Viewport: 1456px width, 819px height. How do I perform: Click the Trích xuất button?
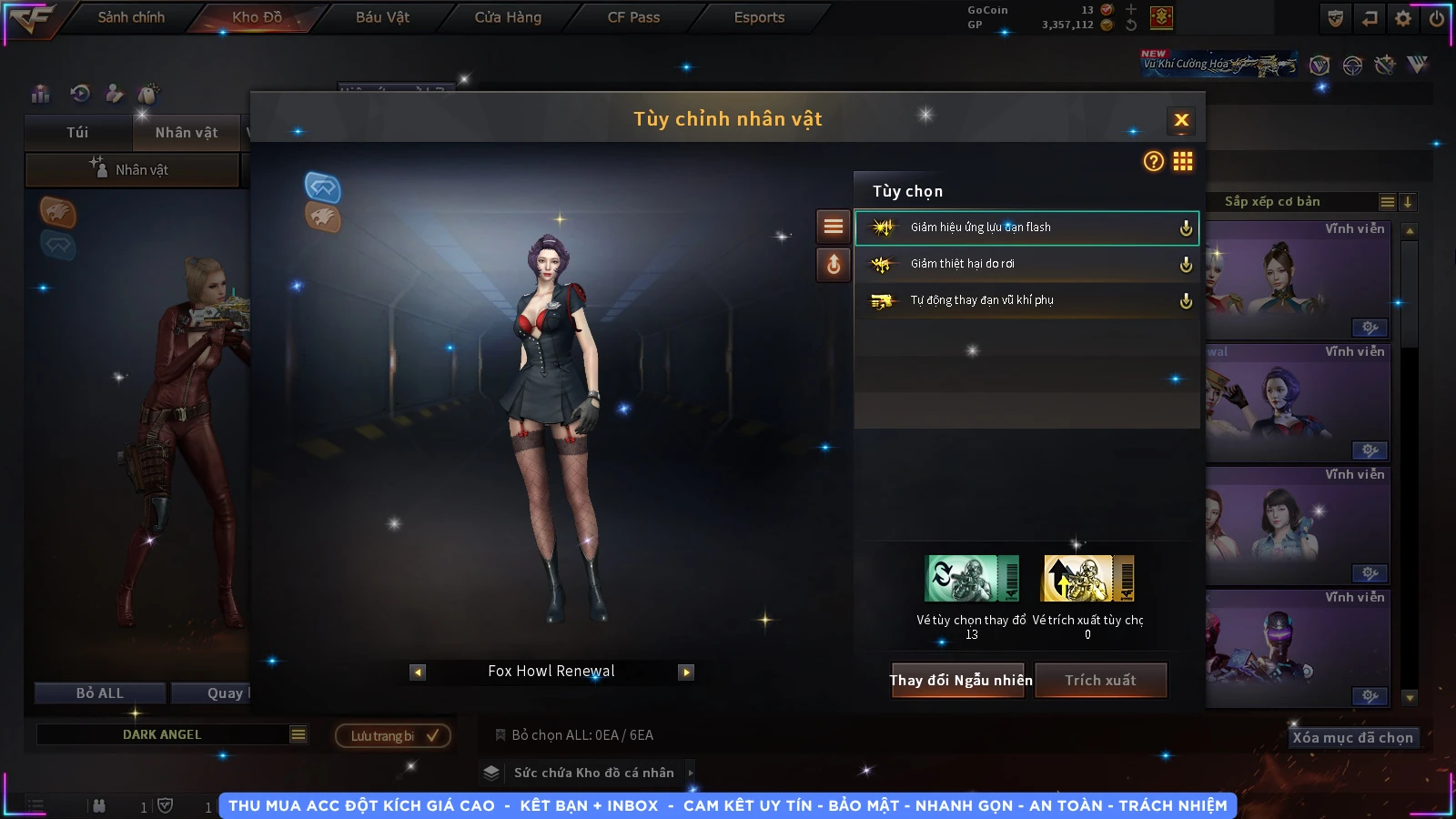click(x=1100, y=681)
